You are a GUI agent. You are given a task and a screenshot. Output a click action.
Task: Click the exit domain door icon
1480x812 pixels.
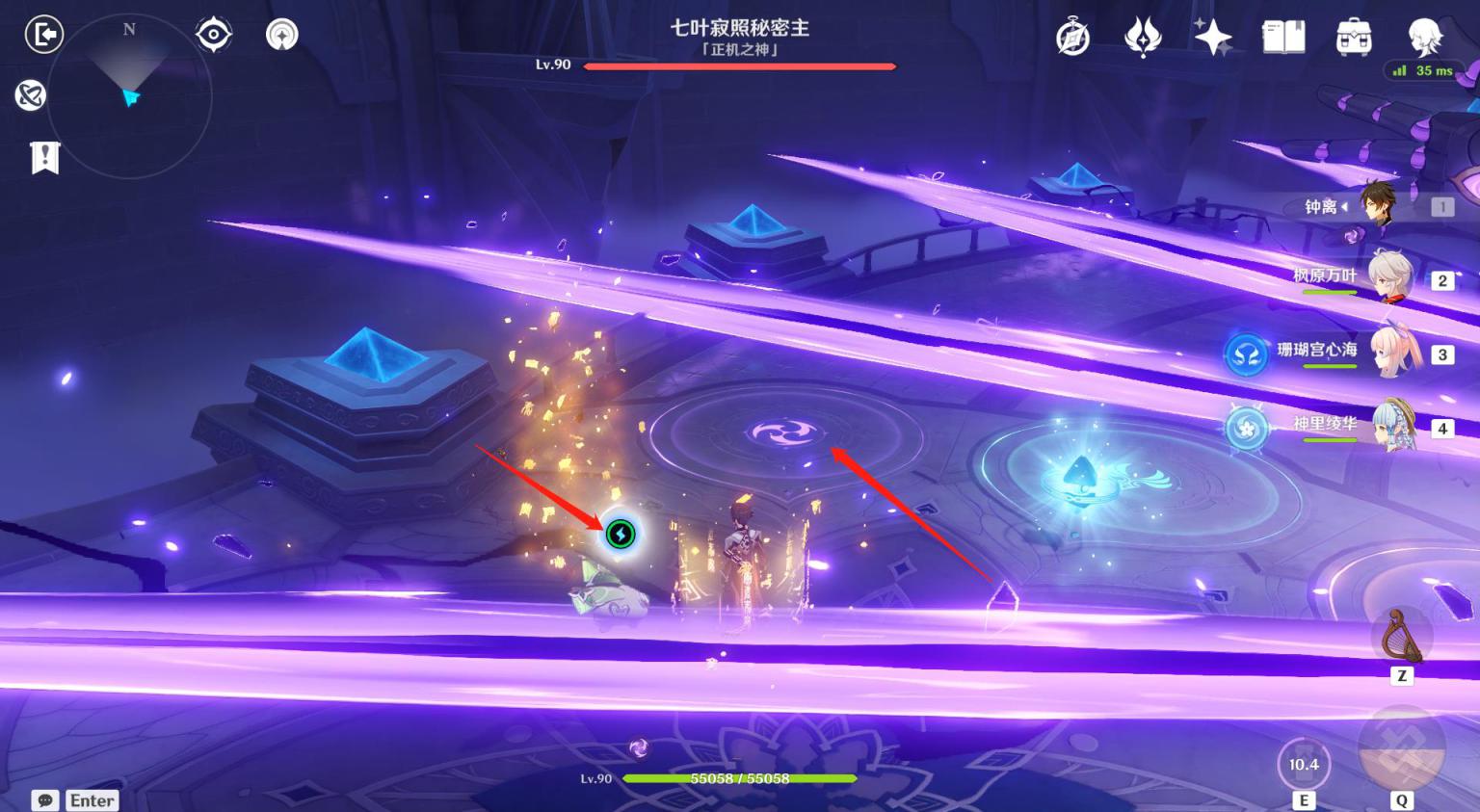click(43, 35)
